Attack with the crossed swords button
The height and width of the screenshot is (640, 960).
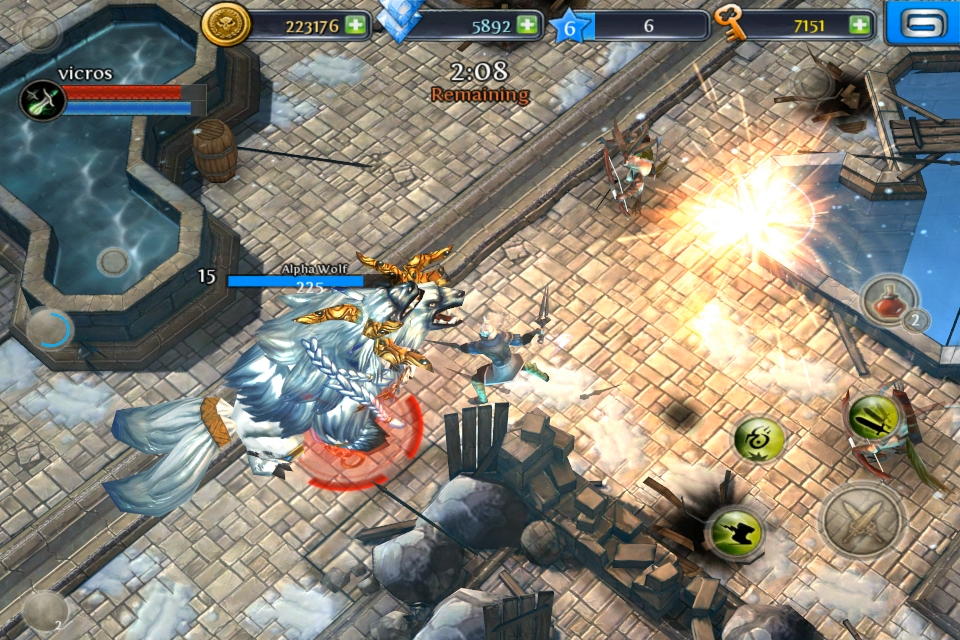click(x=863, y=519)
